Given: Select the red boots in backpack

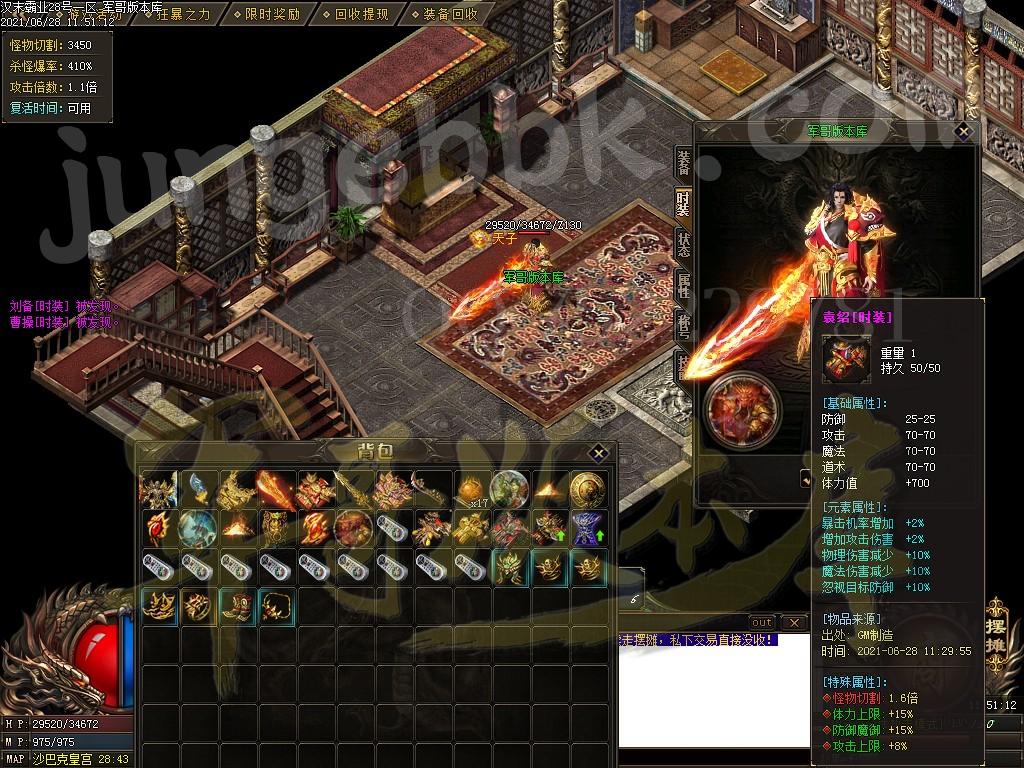Looking at the screenshot, I should 237,606.
